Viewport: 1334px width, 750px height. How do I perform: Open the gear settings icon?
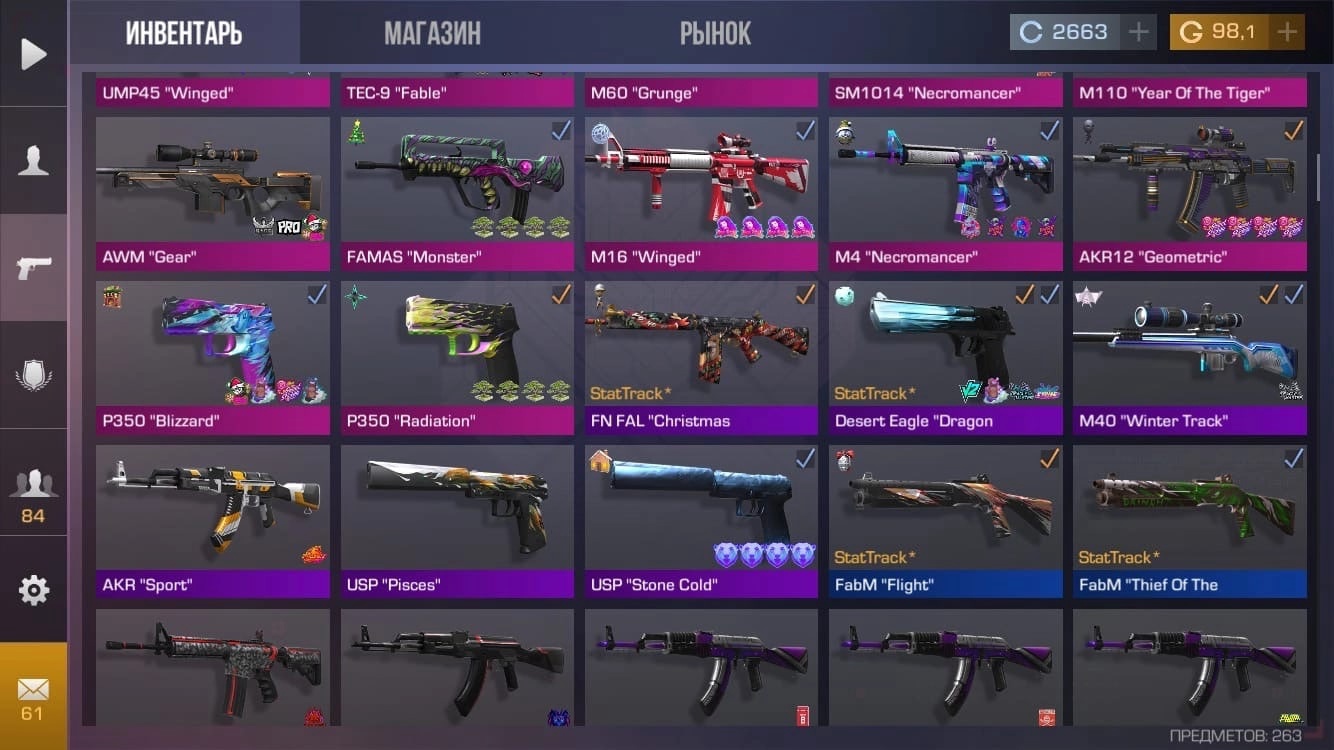34,590
